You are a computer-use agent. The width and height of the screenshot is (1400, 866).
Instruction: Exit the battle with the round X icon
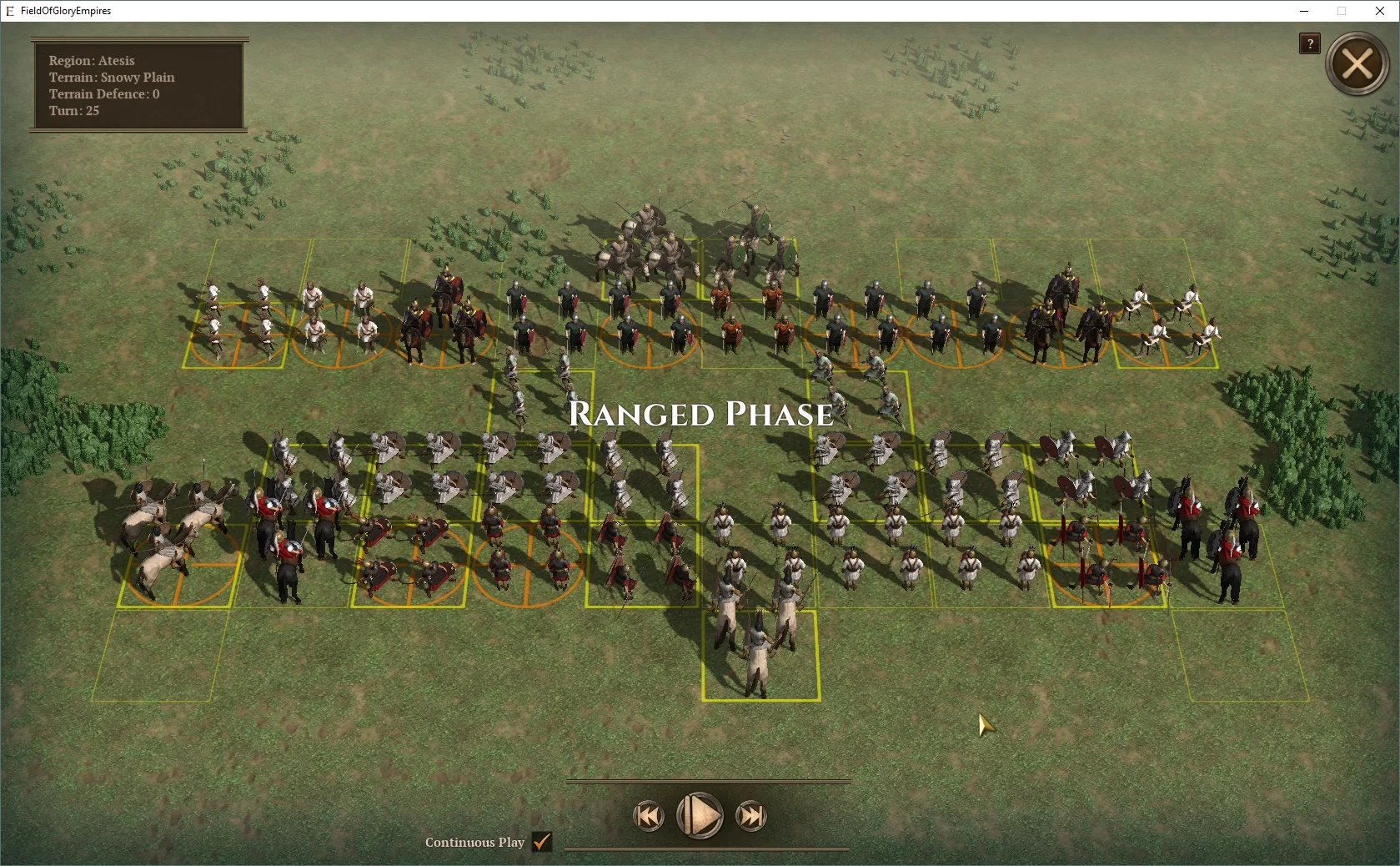pos(1357,64)
